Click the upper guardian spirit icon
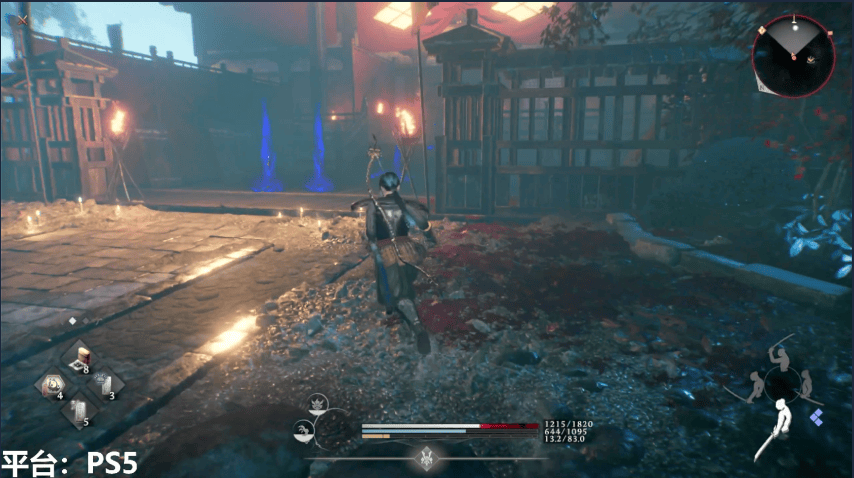854x478 pixels. (318, 404)
